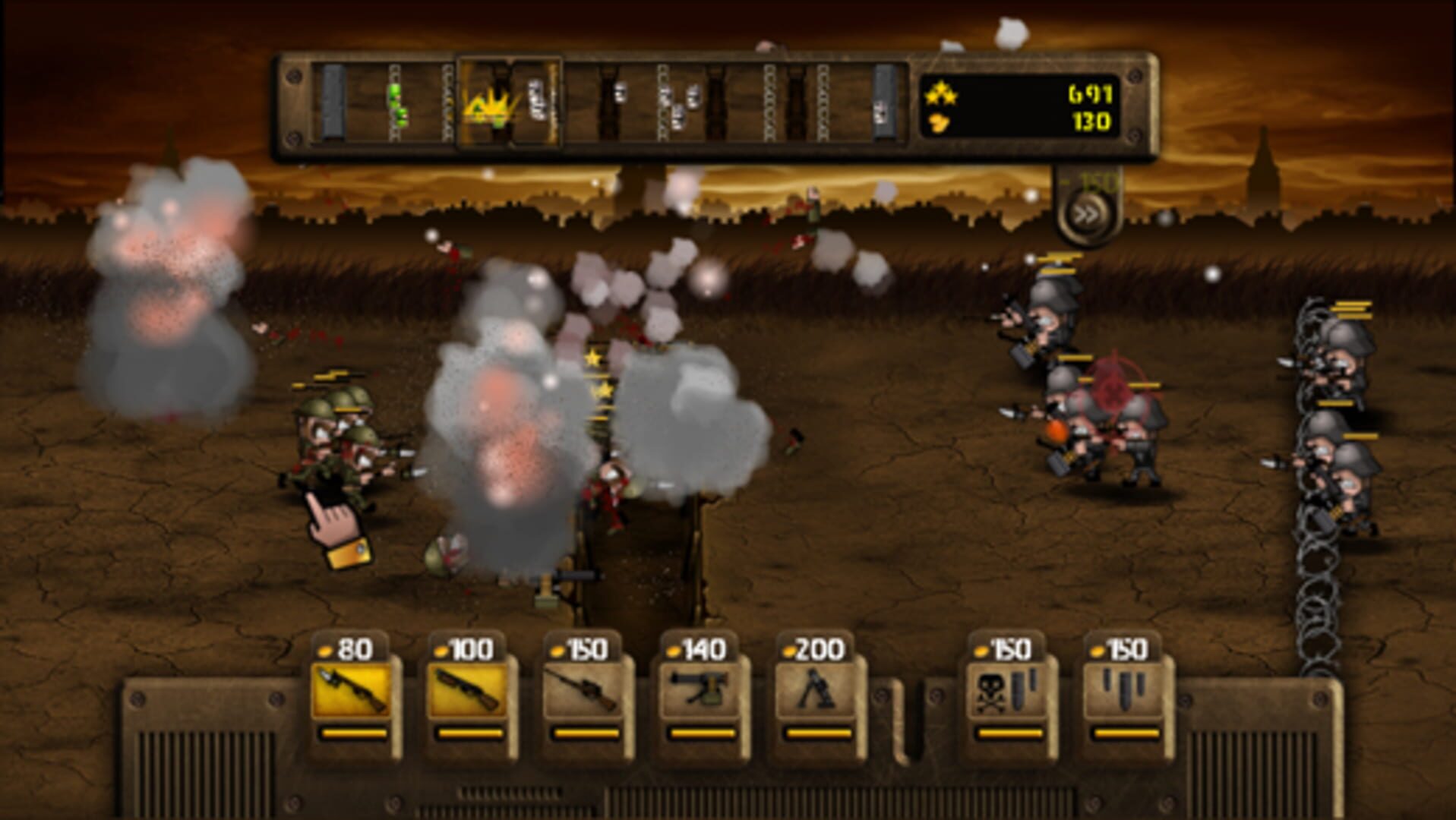This screenshot has width=1456, height=820.
Task: Click the green troops marker on the progress bar
Action: point(400,102)
